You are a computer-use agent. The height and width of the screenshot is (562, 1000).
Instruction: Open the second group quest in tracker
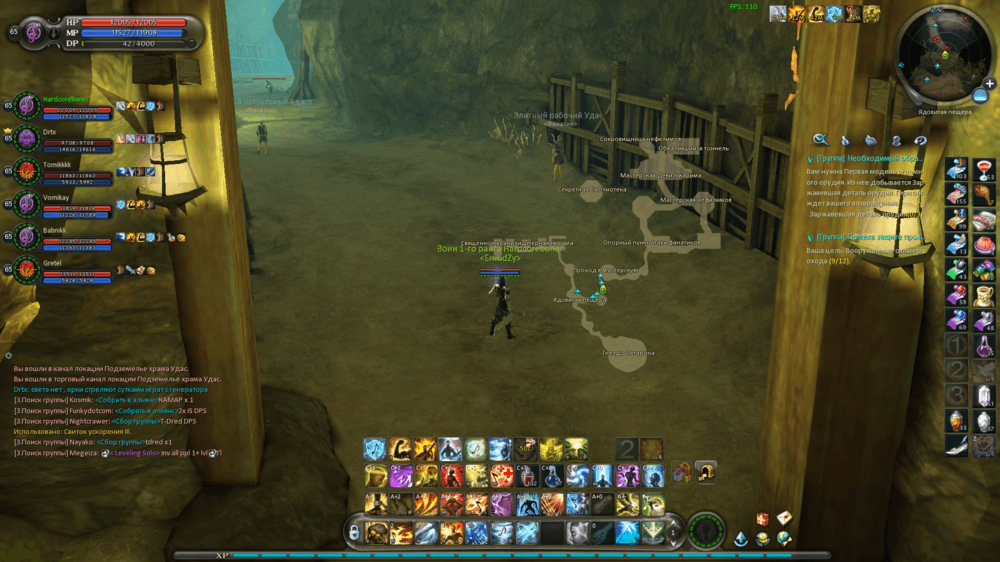click(x=868, y=237)
